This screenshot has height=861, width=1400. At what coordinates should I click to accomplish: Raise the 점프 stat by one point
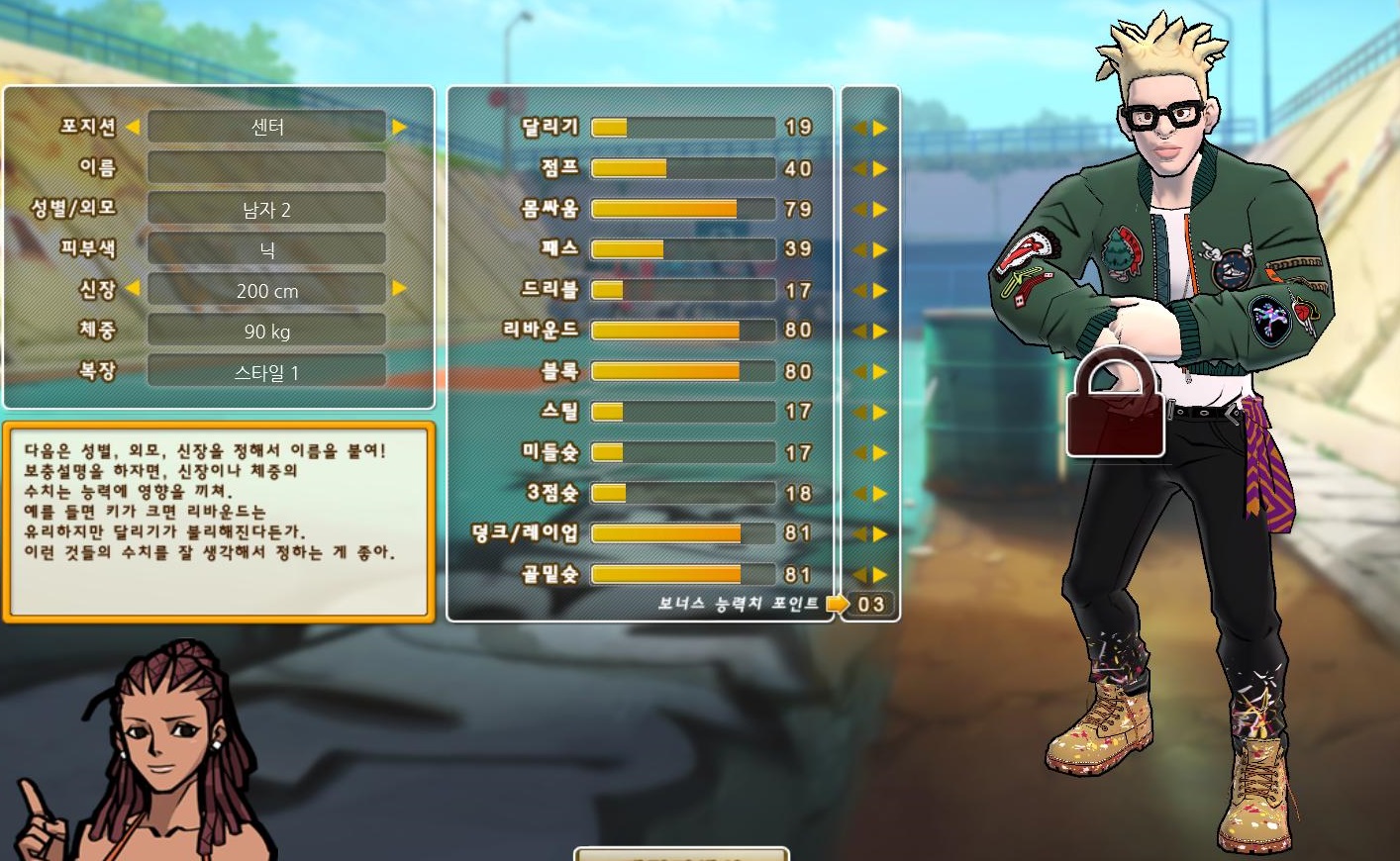880,169
